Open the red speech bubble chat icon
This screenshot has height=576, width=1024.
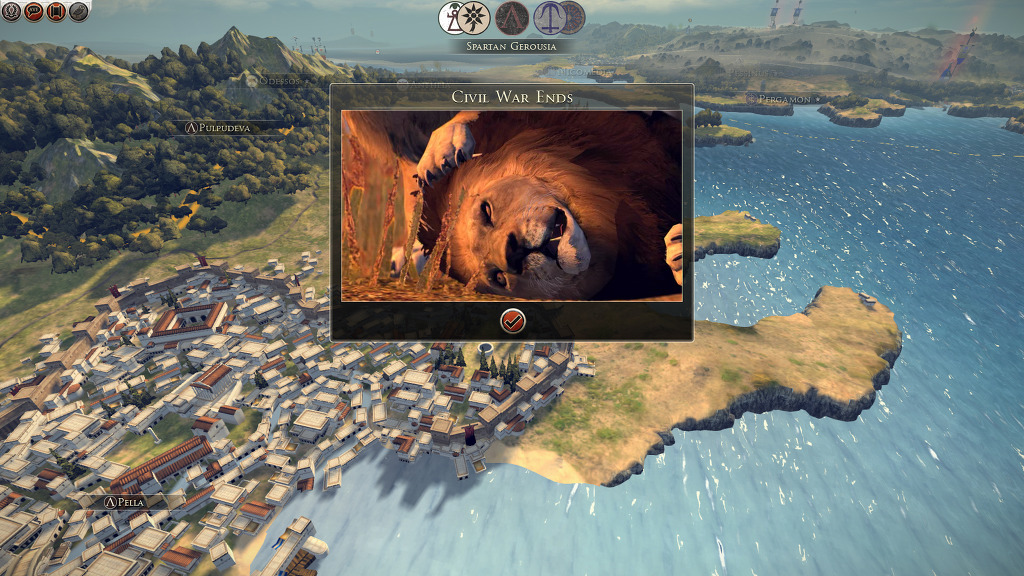click(32, 11)
